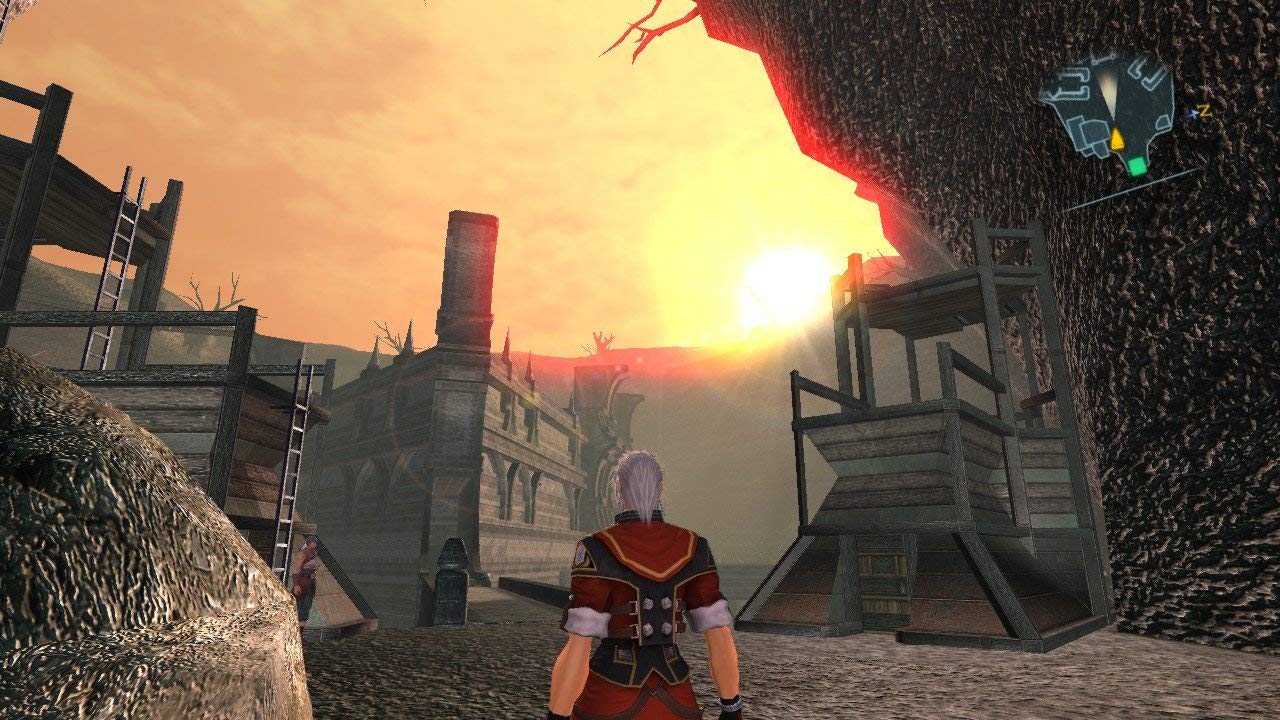The width and height of the screenshot is (1280, 720).
Task: Select the star symbol next to the Z marker
Action: (1194, 113)
